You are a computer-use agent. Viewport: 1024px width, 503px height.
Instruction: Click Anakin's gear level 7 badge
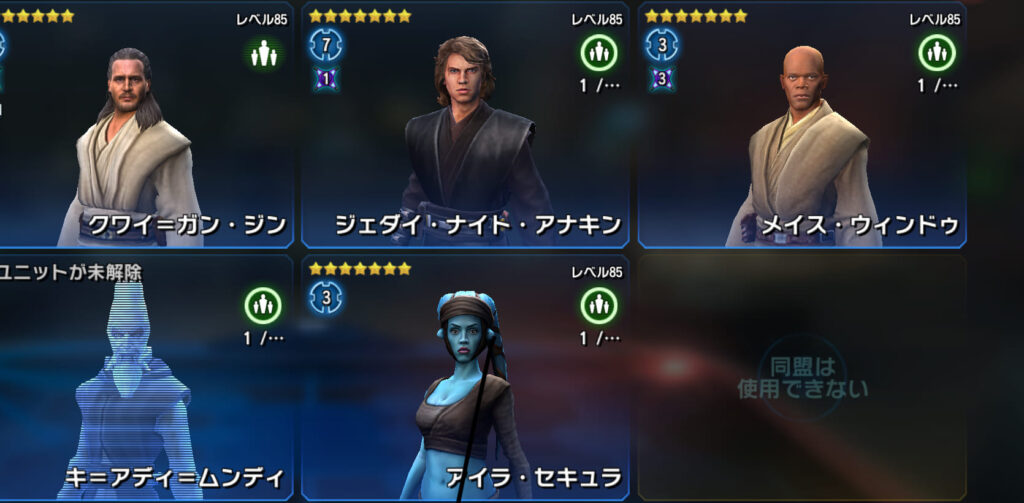tap(325, 45)
